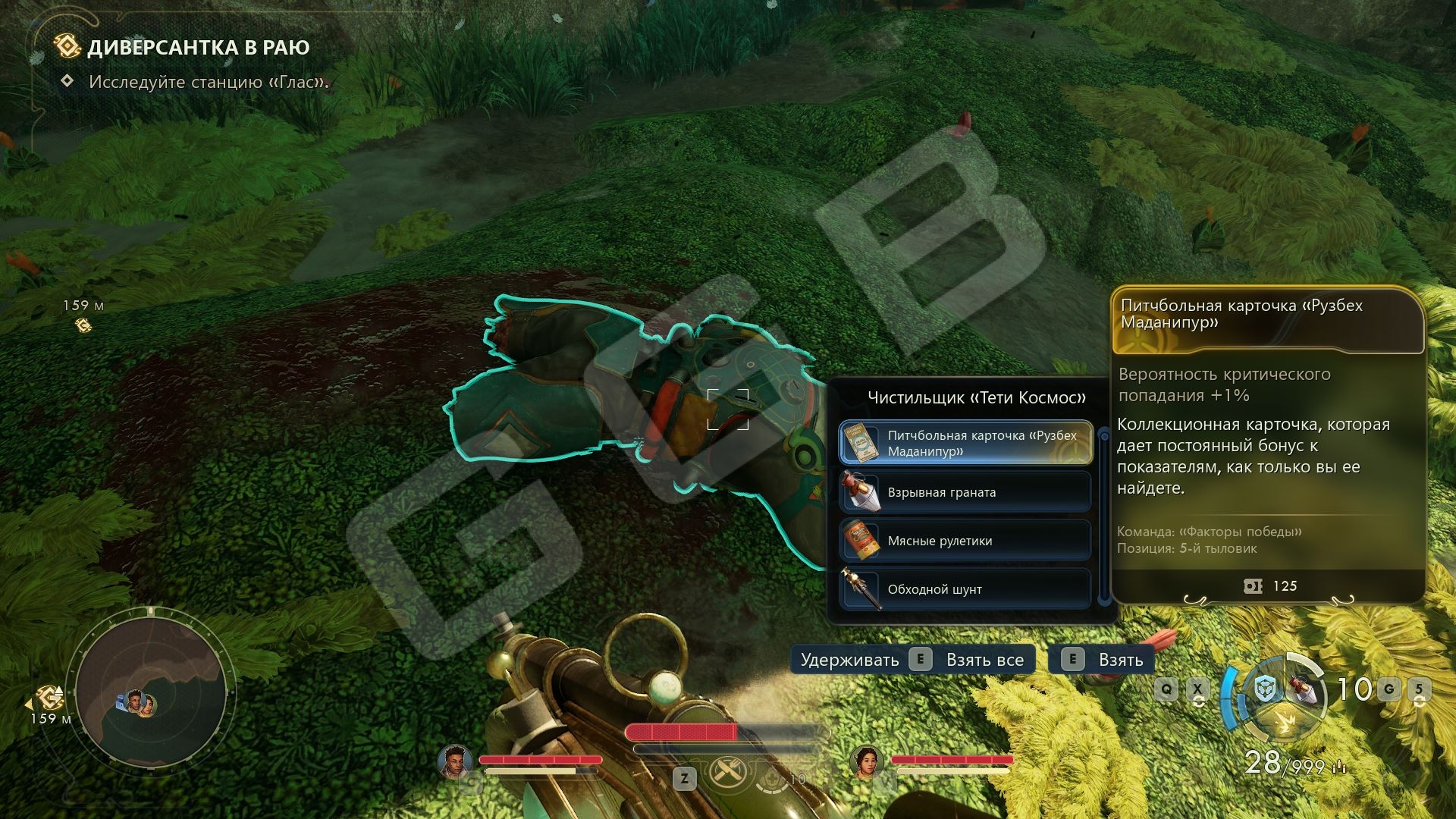The image size is (1456, 819).
Task: Select the «Обходной шунт» loot row
Action: point(965,589)
